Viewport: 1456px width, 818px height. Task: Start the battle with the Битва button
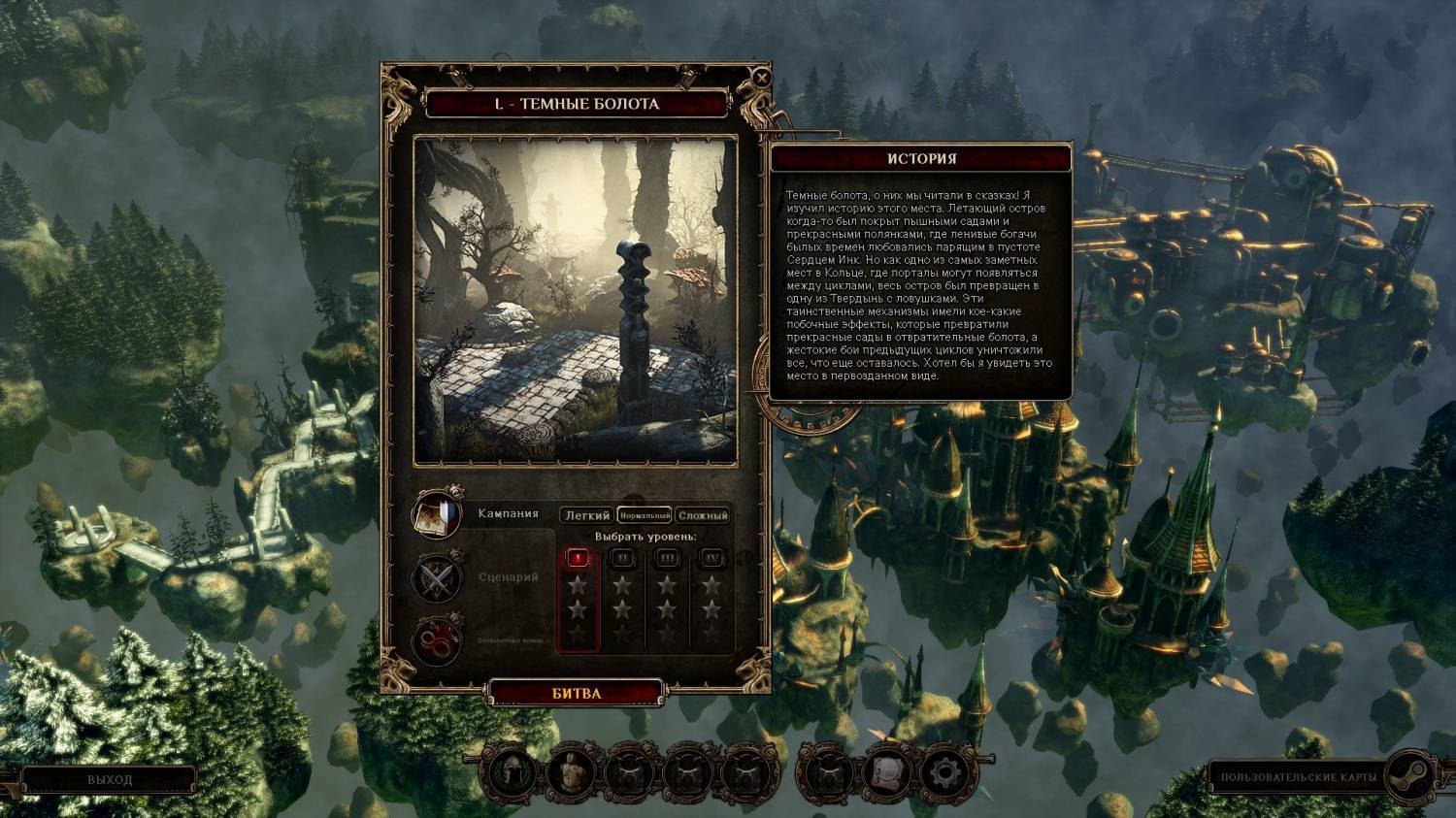point(577,693)
